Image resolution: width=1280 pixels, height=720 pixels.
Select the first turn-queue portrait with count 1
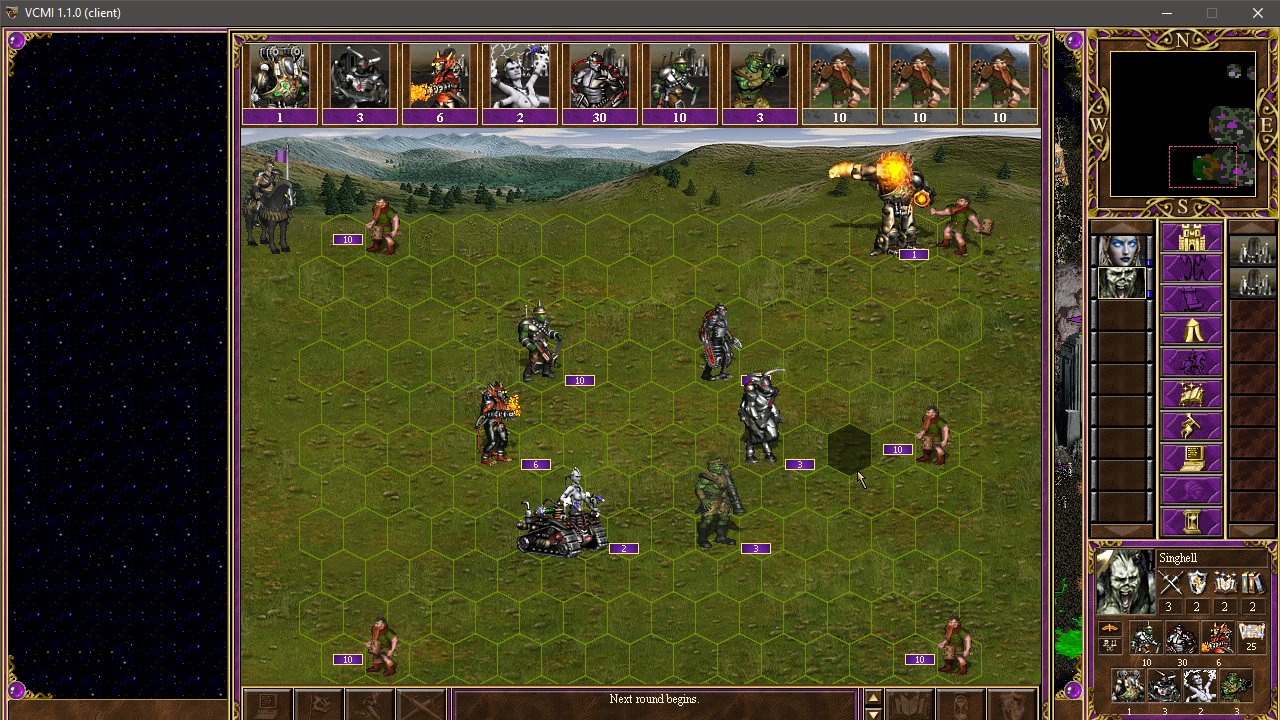click(x=280, y=76)
